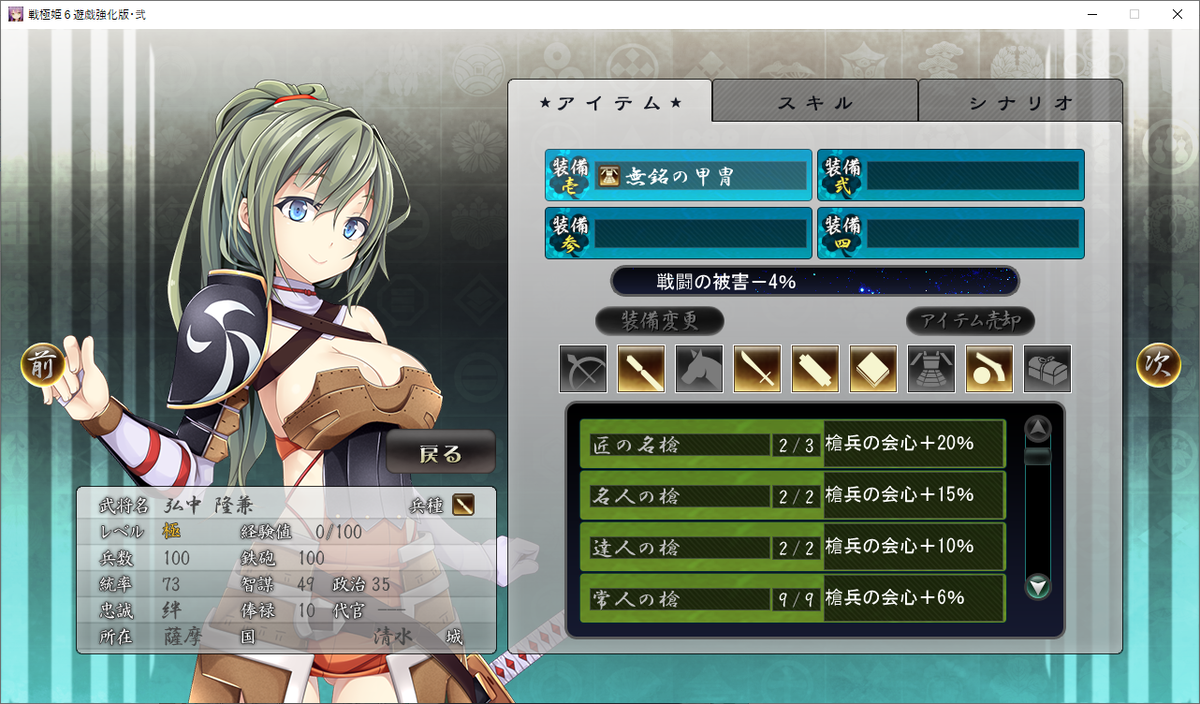1200x704 pixels.
Task: Click the 装備変更 button
Action: coord(660,321)
